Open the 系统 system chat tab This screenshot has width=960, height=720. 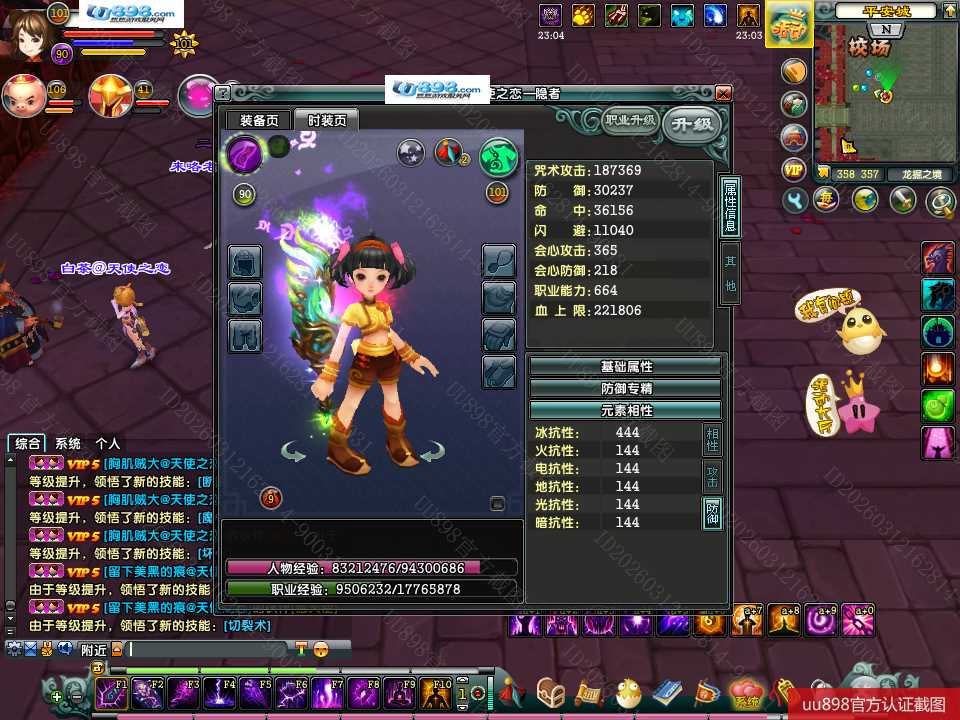[x=68, y=443]
